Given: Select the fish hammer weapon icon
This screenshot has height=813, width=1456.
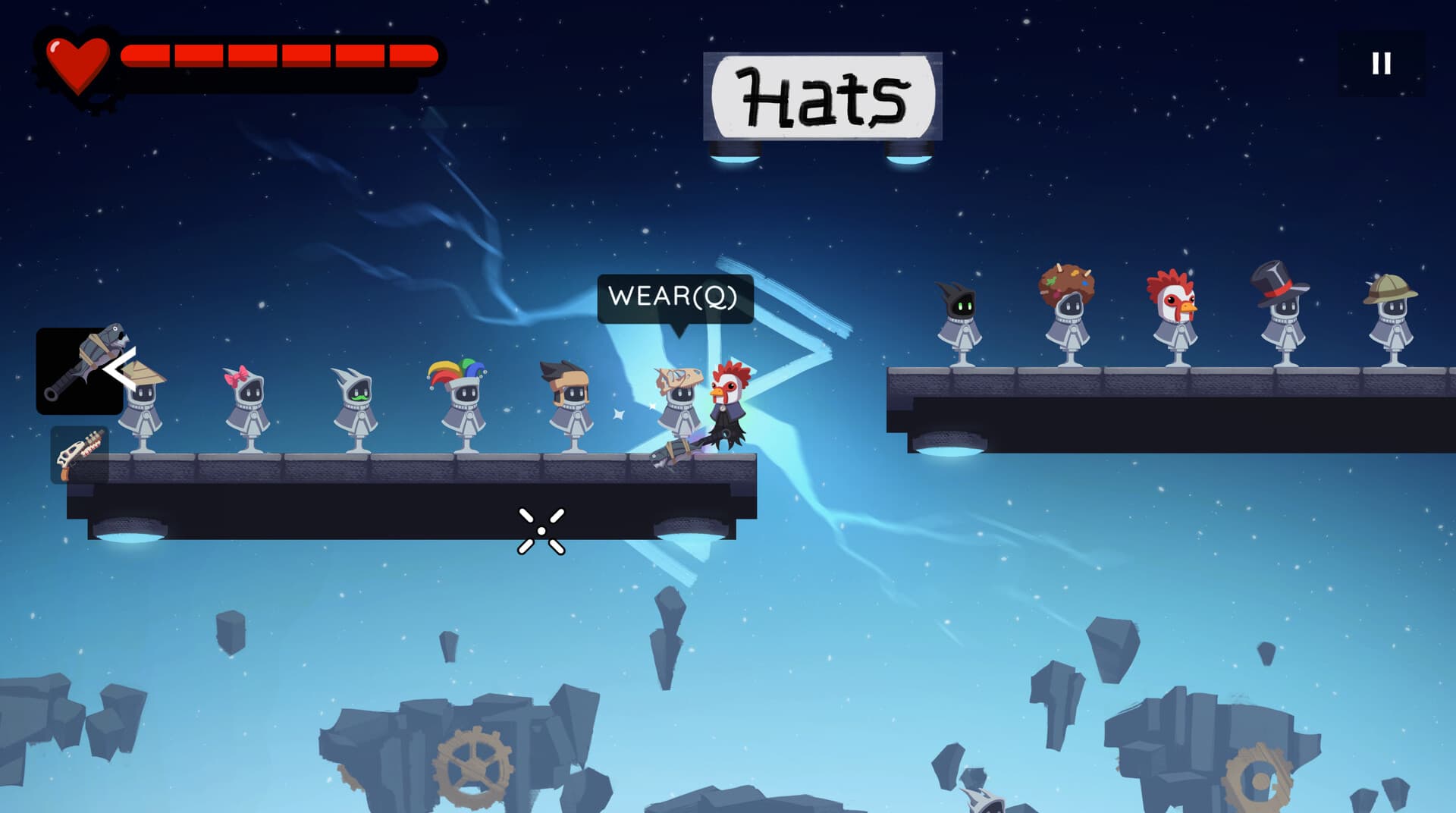Looking at the screenshot, I should 83,372.
